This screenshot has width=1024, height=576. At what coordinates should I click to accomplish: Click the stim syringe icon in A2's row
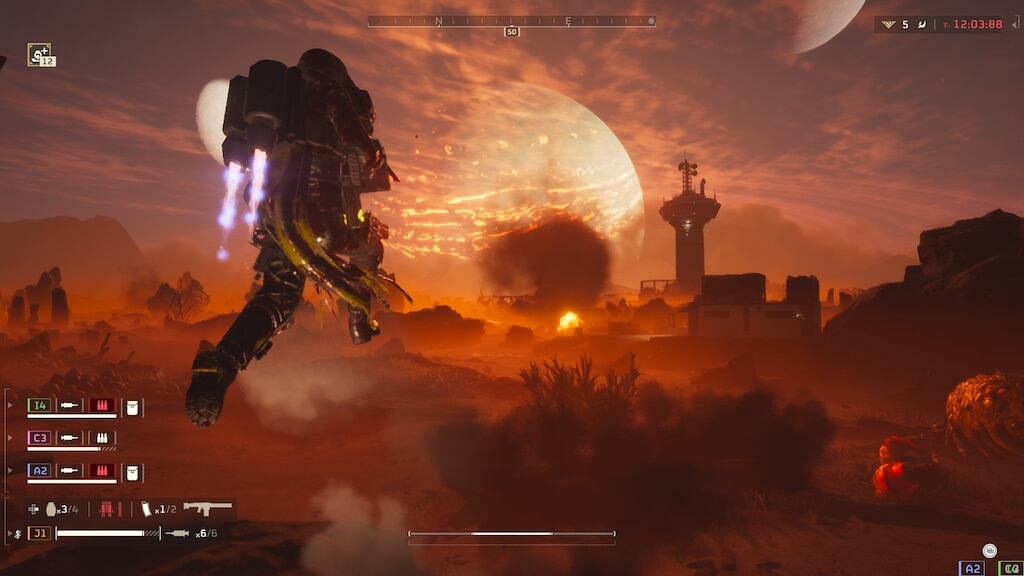click(x=69, y=470)
